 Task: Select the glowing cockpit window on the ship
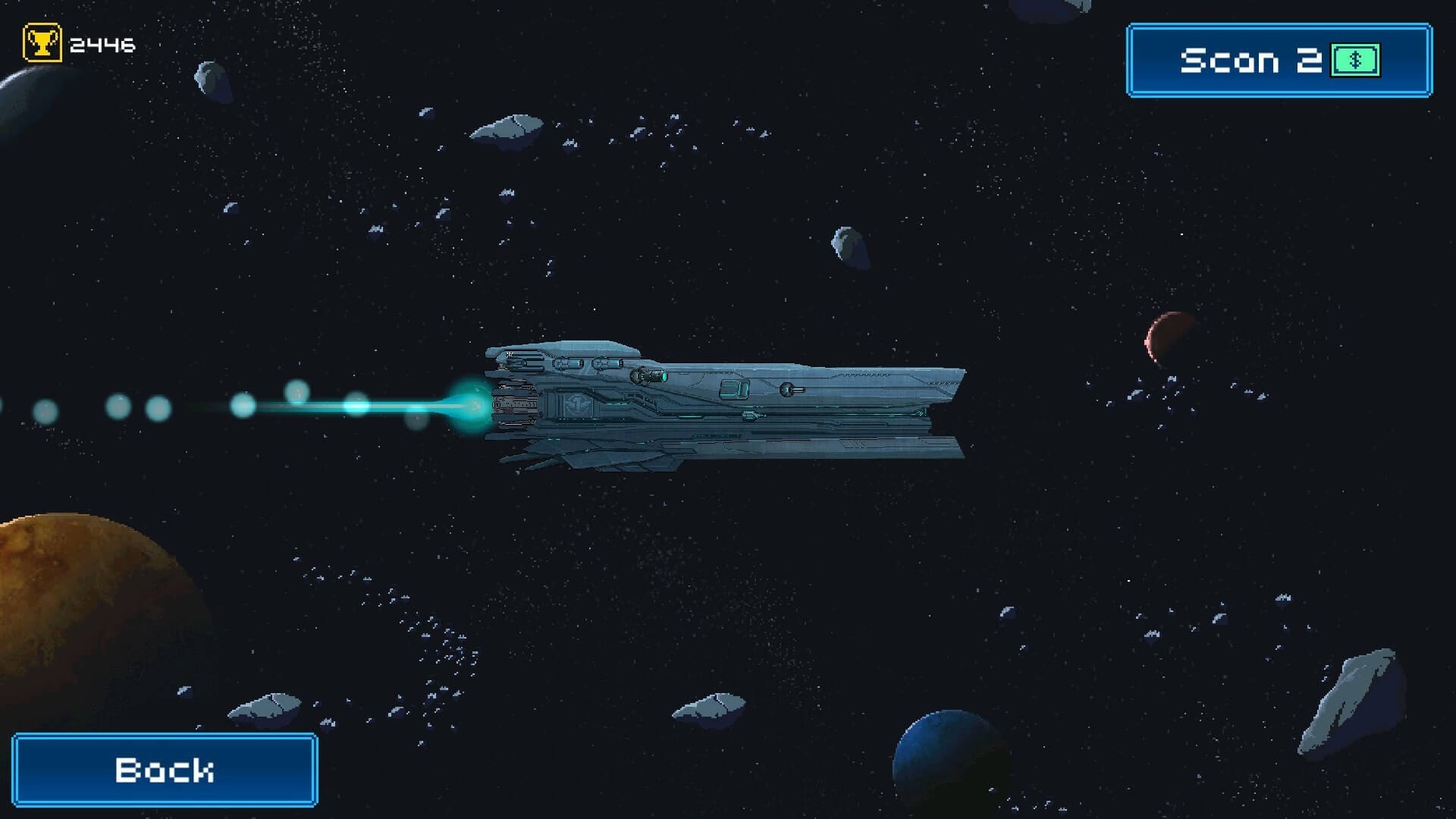(735, 390)
